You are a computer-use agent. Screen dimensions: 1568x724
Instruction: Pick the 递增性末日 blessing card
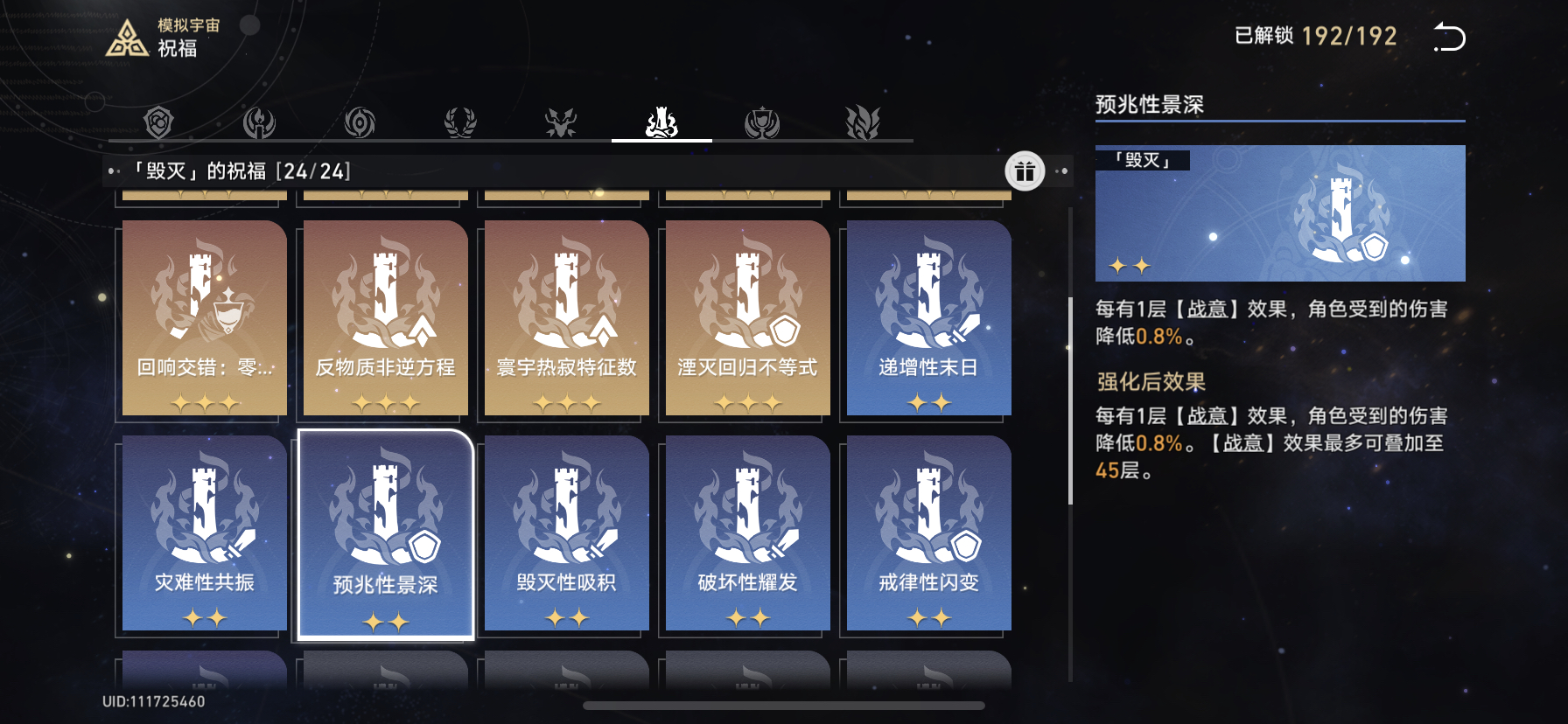point(929,318)
